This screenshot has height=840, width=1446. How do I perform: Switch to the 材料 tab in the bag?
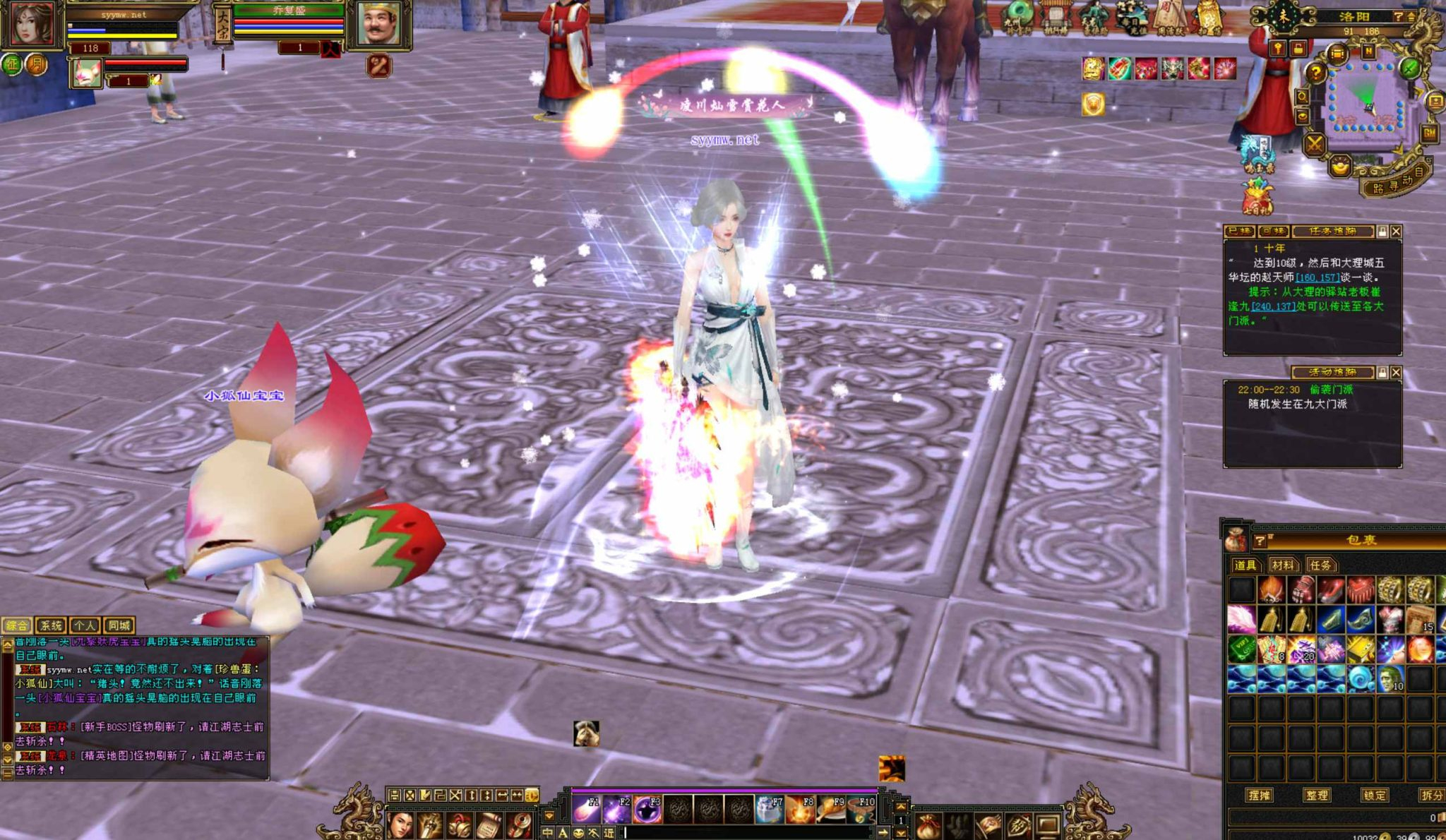click(1282, 565)
